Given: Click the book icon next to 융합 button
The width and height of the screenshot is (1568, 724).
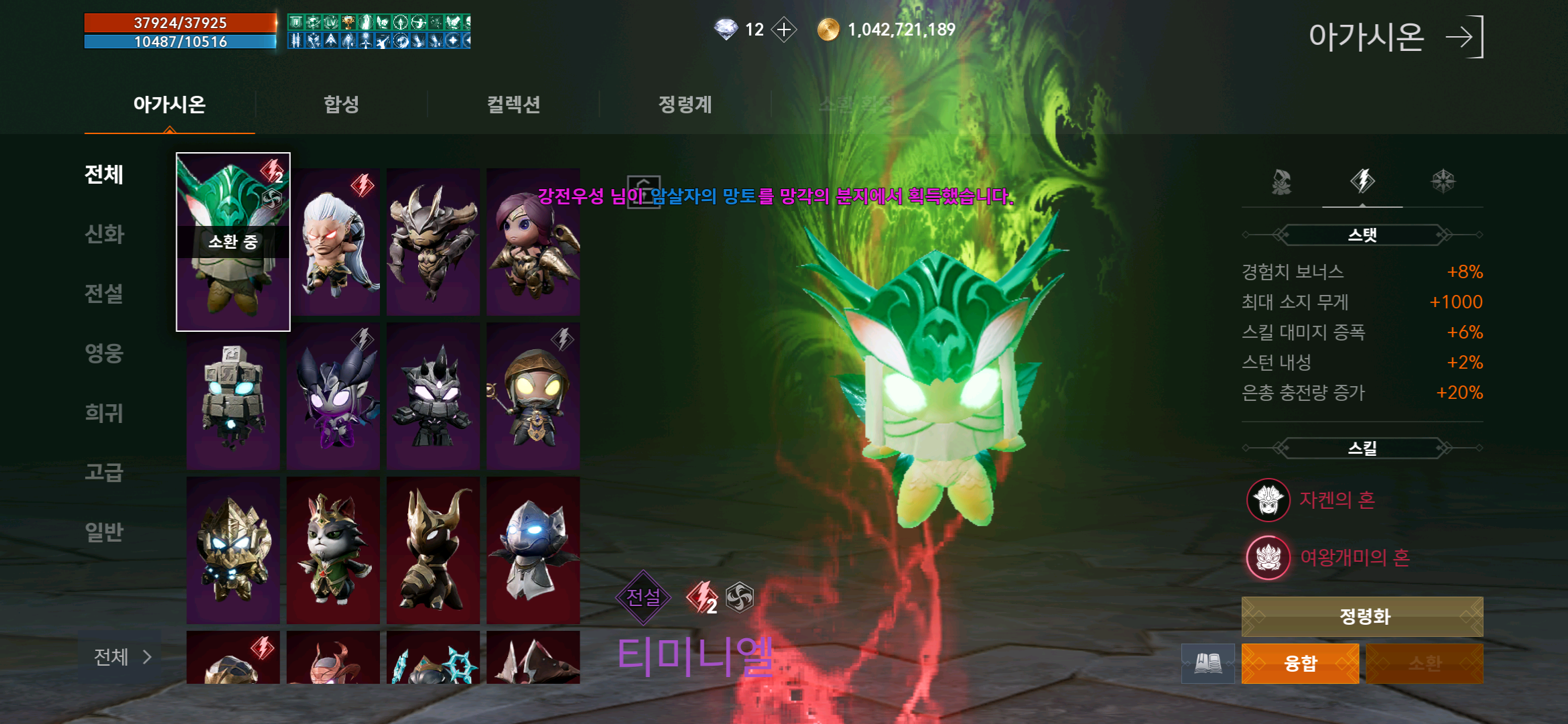Looking at the screenshot, I should 1208,663.
